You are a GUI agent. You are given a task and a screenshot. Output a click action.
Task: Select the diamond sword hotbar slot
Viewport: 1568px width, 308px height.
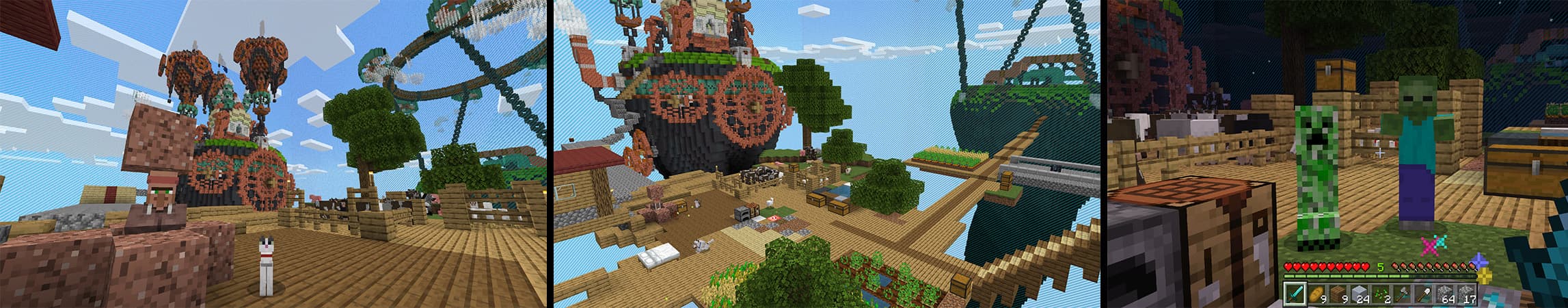[1295, 294]
